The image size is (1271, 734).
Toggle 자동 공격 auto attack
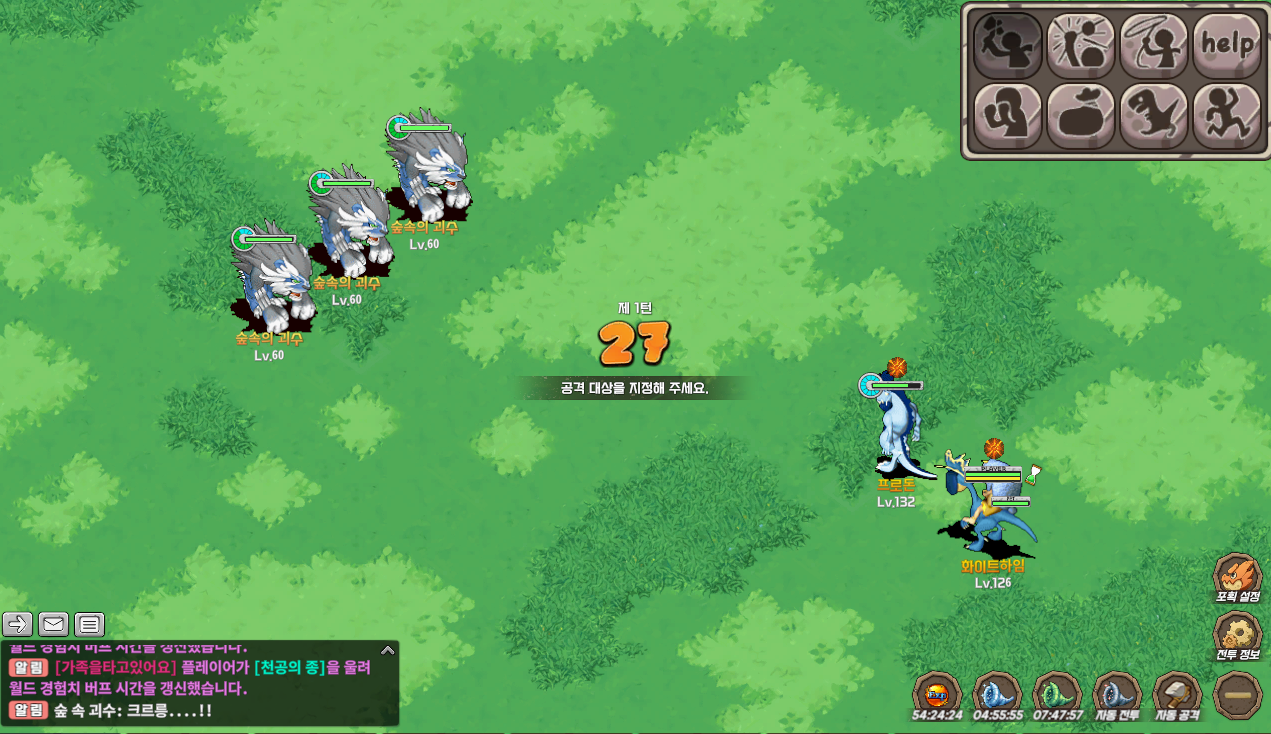pyautogui.click(x=1177, y=692)
